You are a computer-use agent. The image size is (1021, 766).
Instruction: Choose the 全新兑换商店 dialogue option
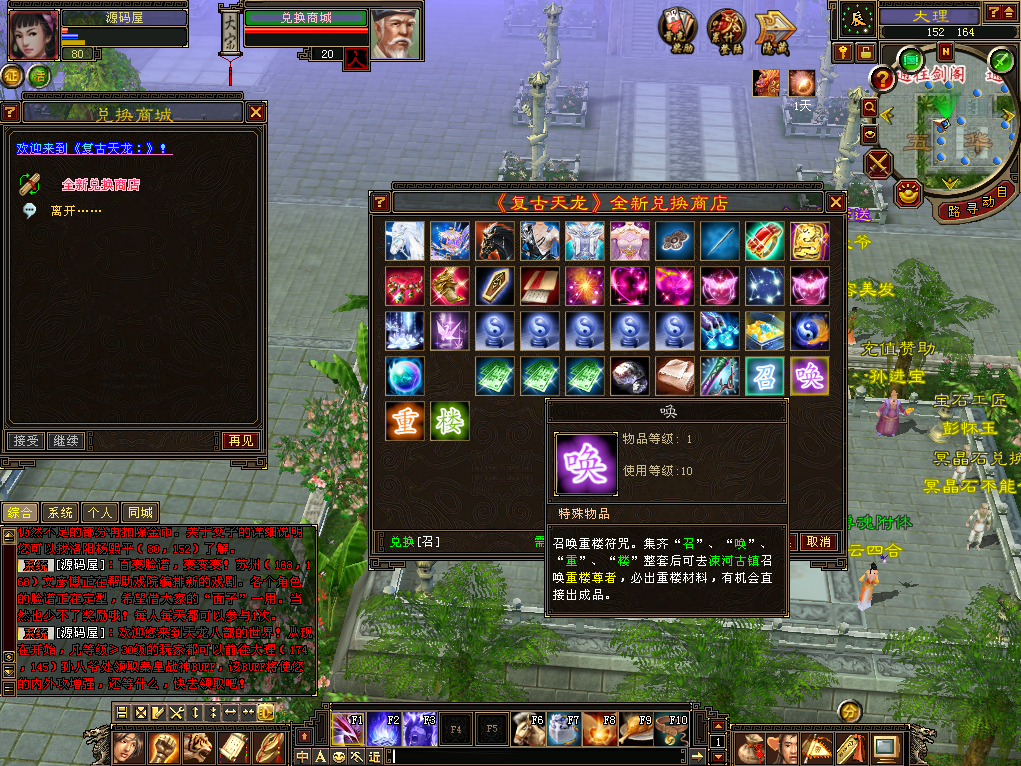tap(100, 185)
